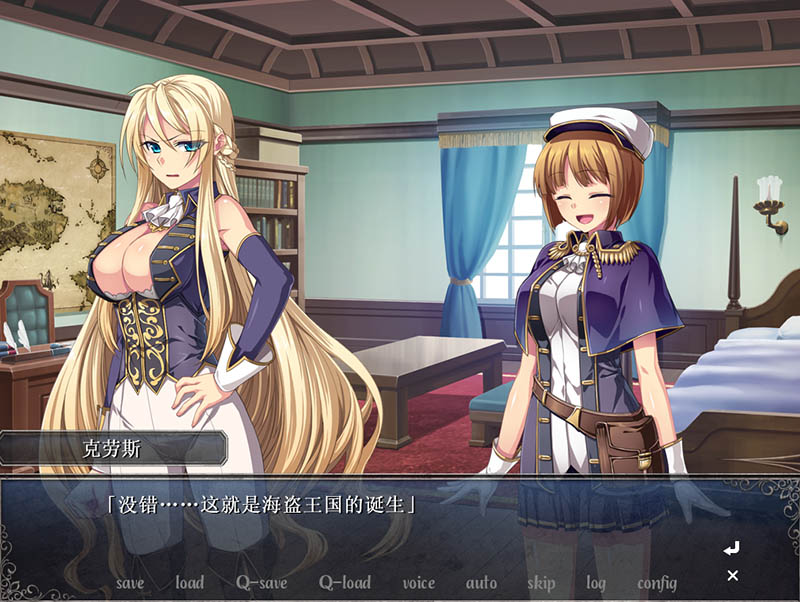The image size is (800, 602).
Task: Open the config settings
Action: tap(657, 583)
